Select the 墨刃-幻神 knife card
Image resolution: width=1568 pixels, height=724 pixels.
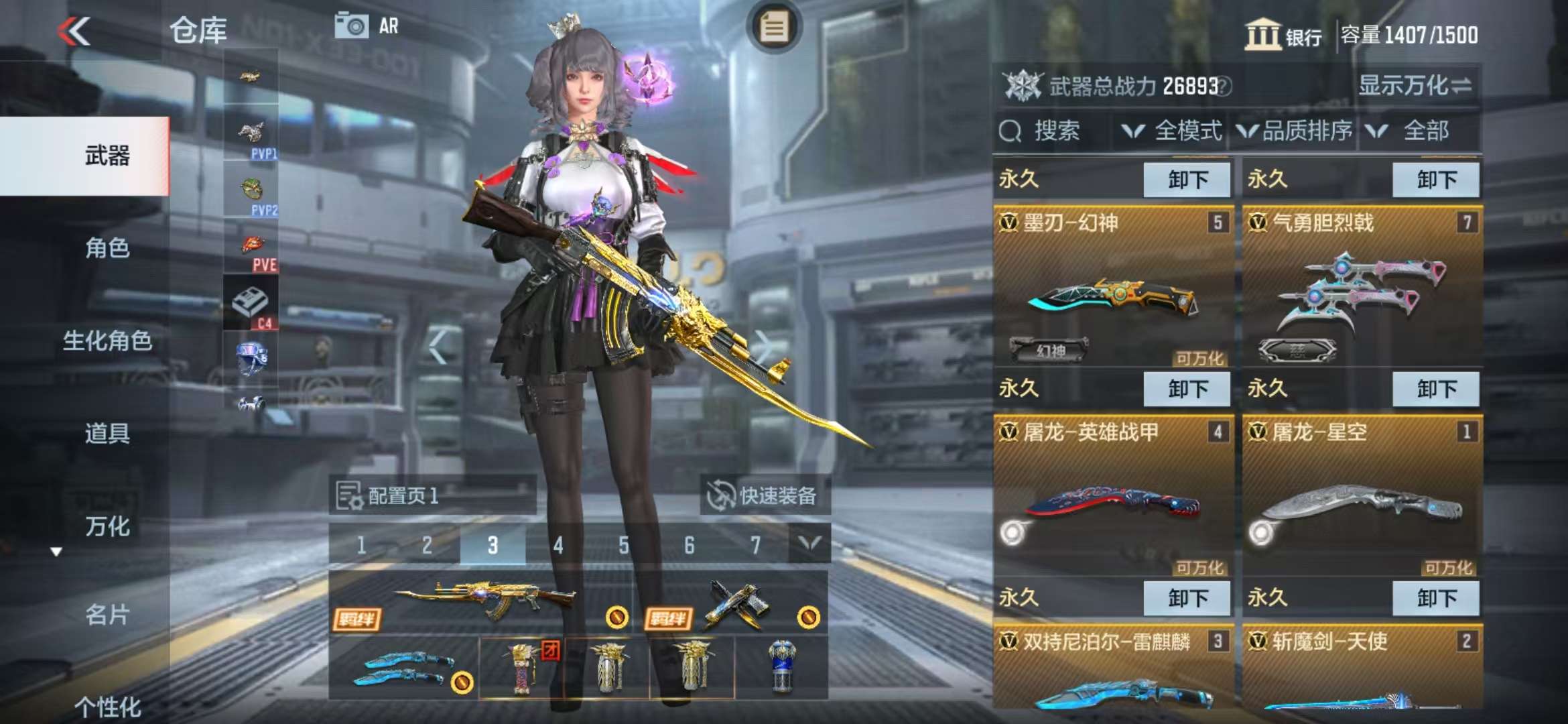pyautogui.click(x=1112, y=289)
